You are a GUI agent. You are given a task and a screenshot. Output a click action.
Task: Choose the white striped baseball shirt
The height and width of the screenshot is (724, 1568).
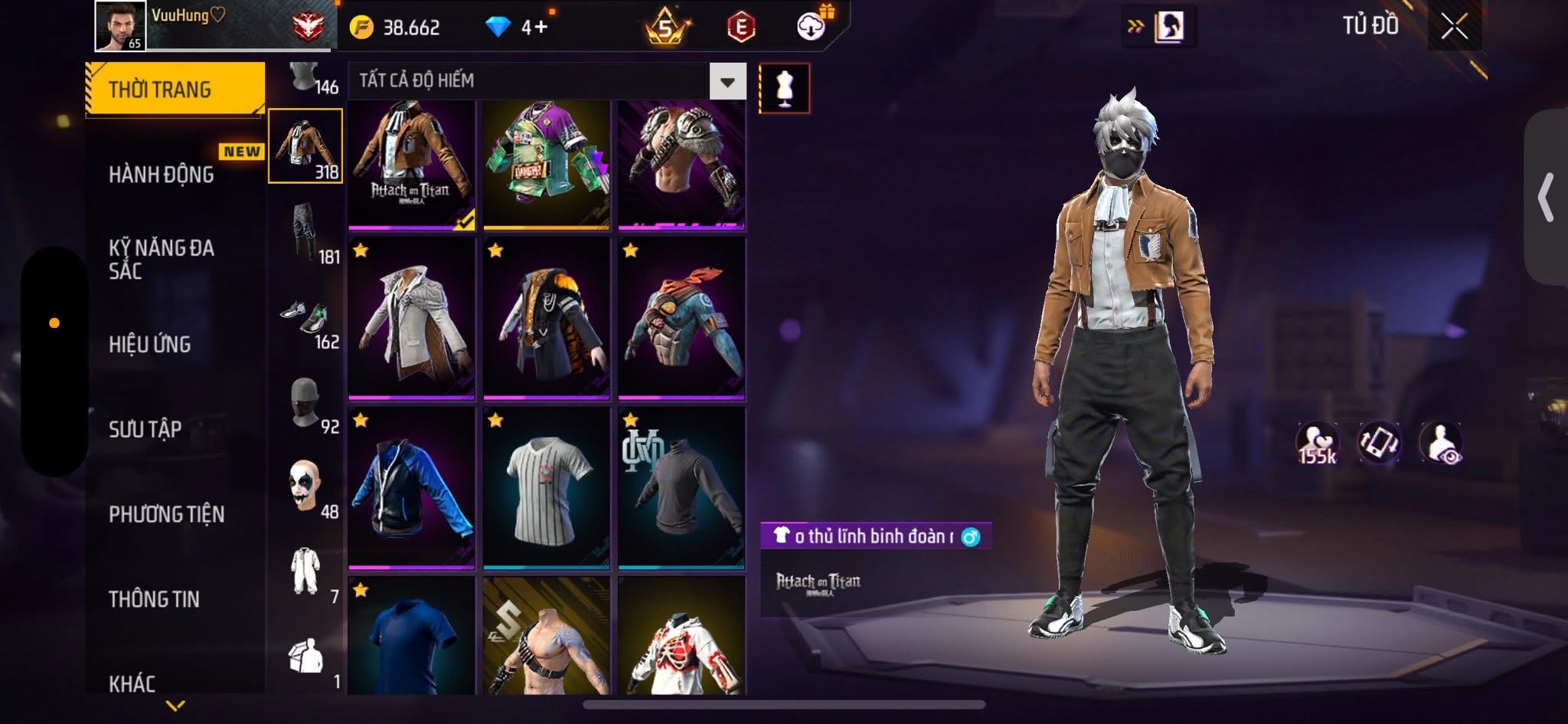click(546, 489)
